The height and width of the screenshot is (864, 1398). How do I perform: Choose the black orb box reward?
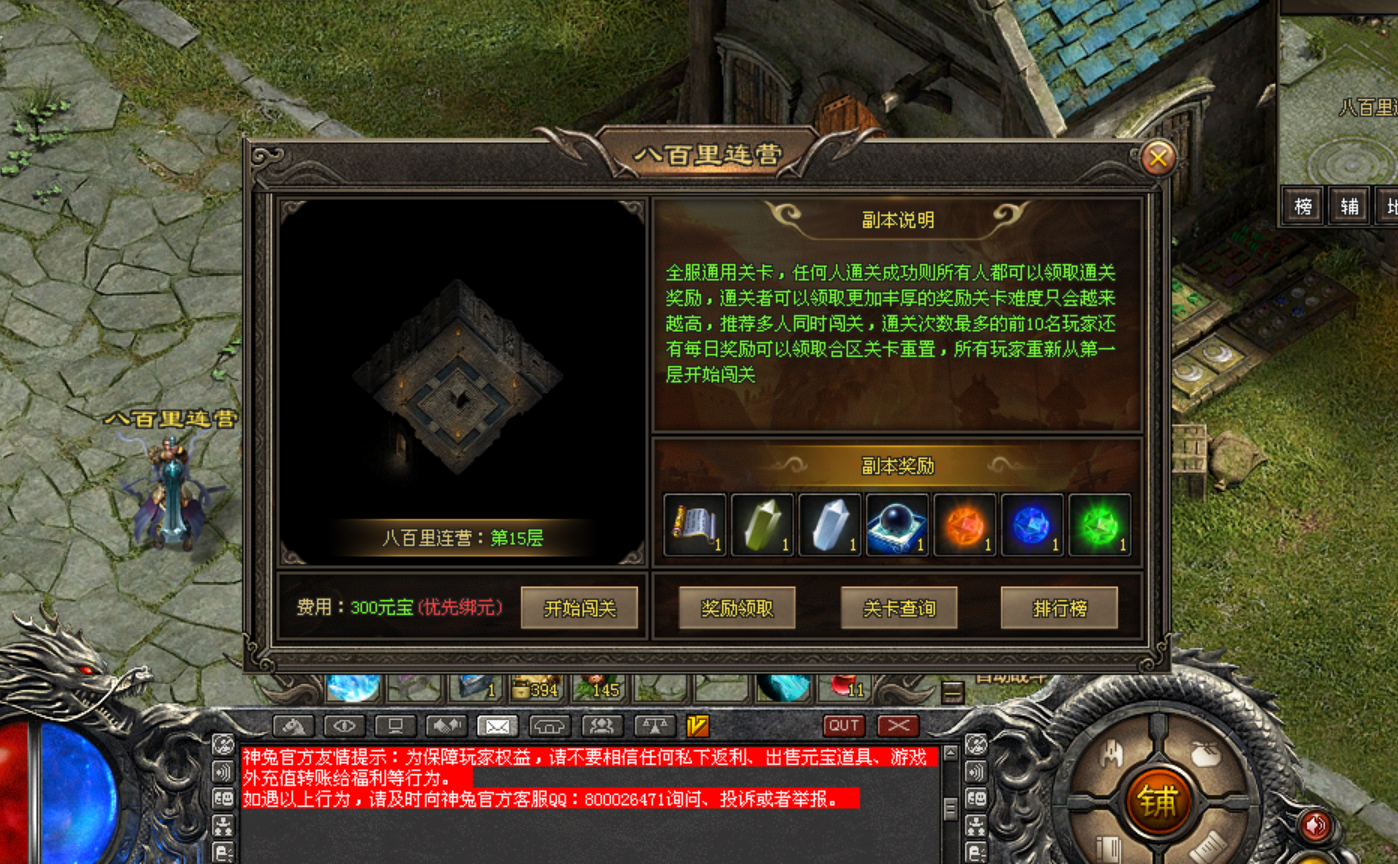(897, 525)
